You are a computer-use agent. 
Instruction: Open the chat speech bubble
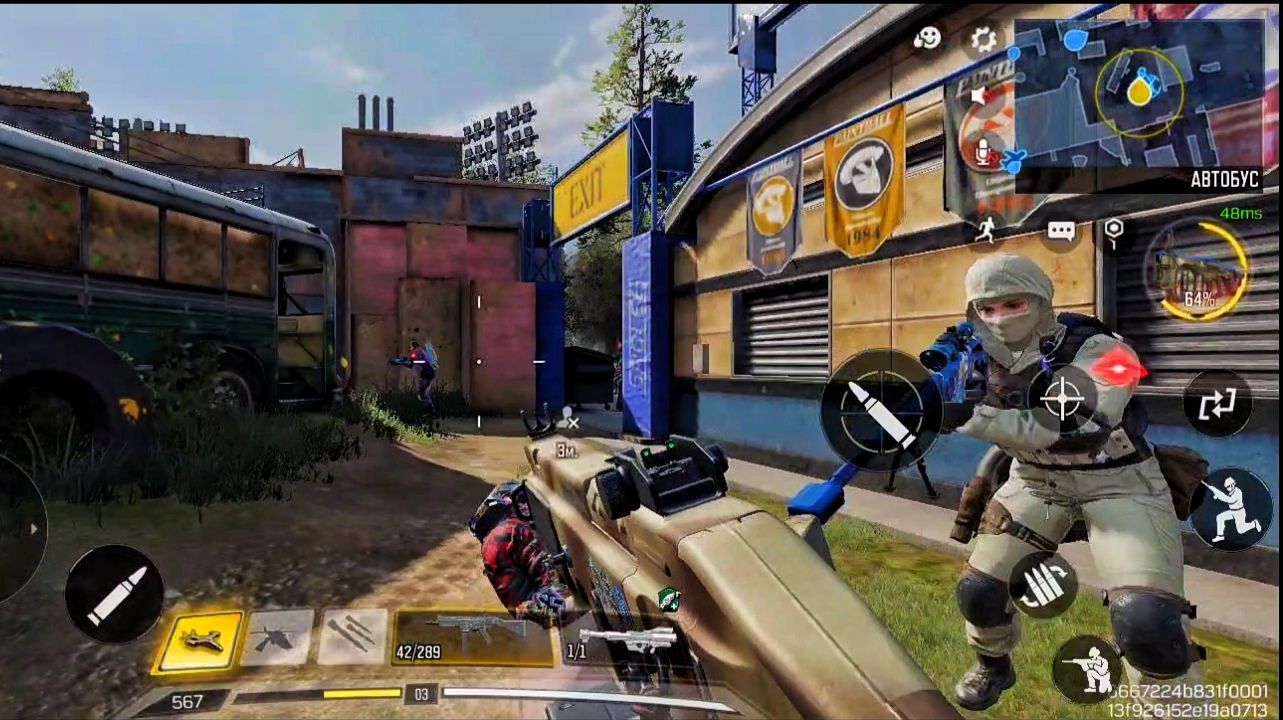point(1061,232)
